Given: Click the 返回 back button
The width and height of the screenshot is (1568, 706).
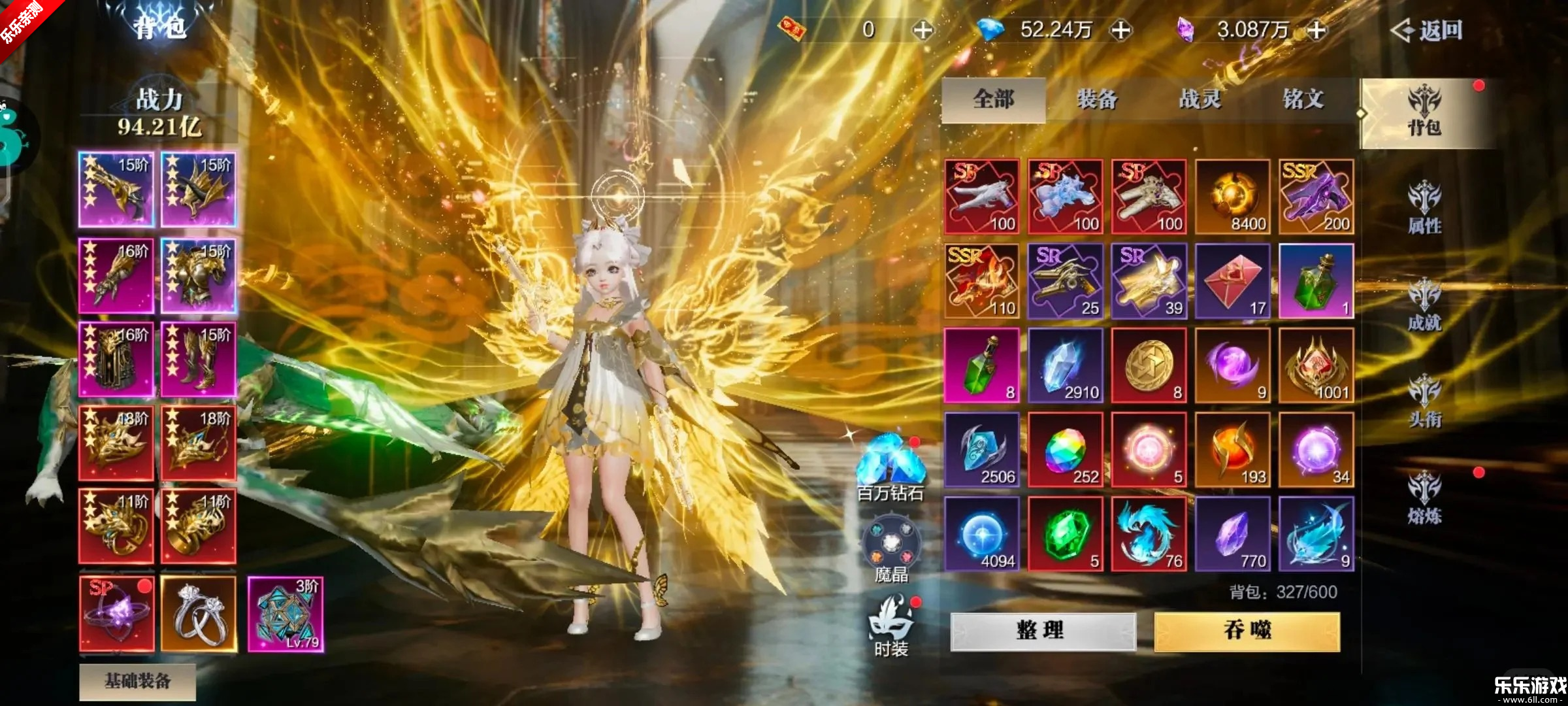Looking at the screenshot, I should coord(1427,30).
